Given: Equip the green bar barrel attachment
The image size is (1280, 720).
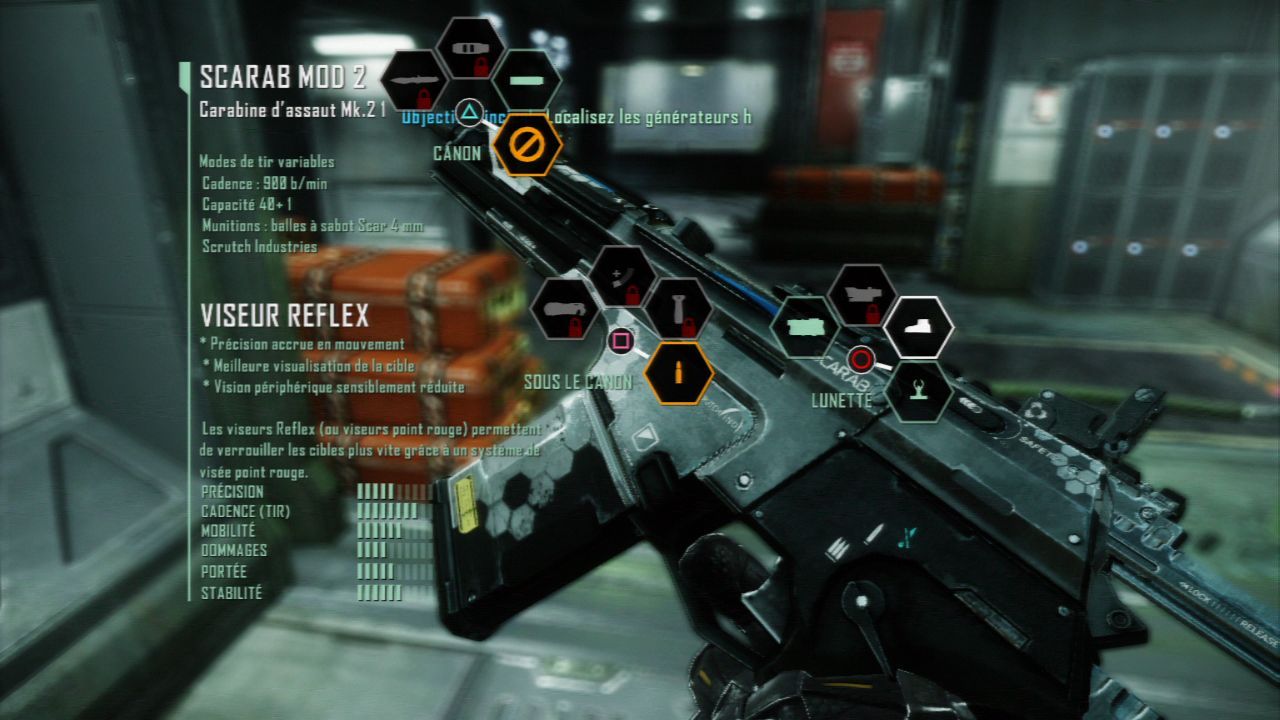Looking at the screenshot, I should [x=527, y=80].
